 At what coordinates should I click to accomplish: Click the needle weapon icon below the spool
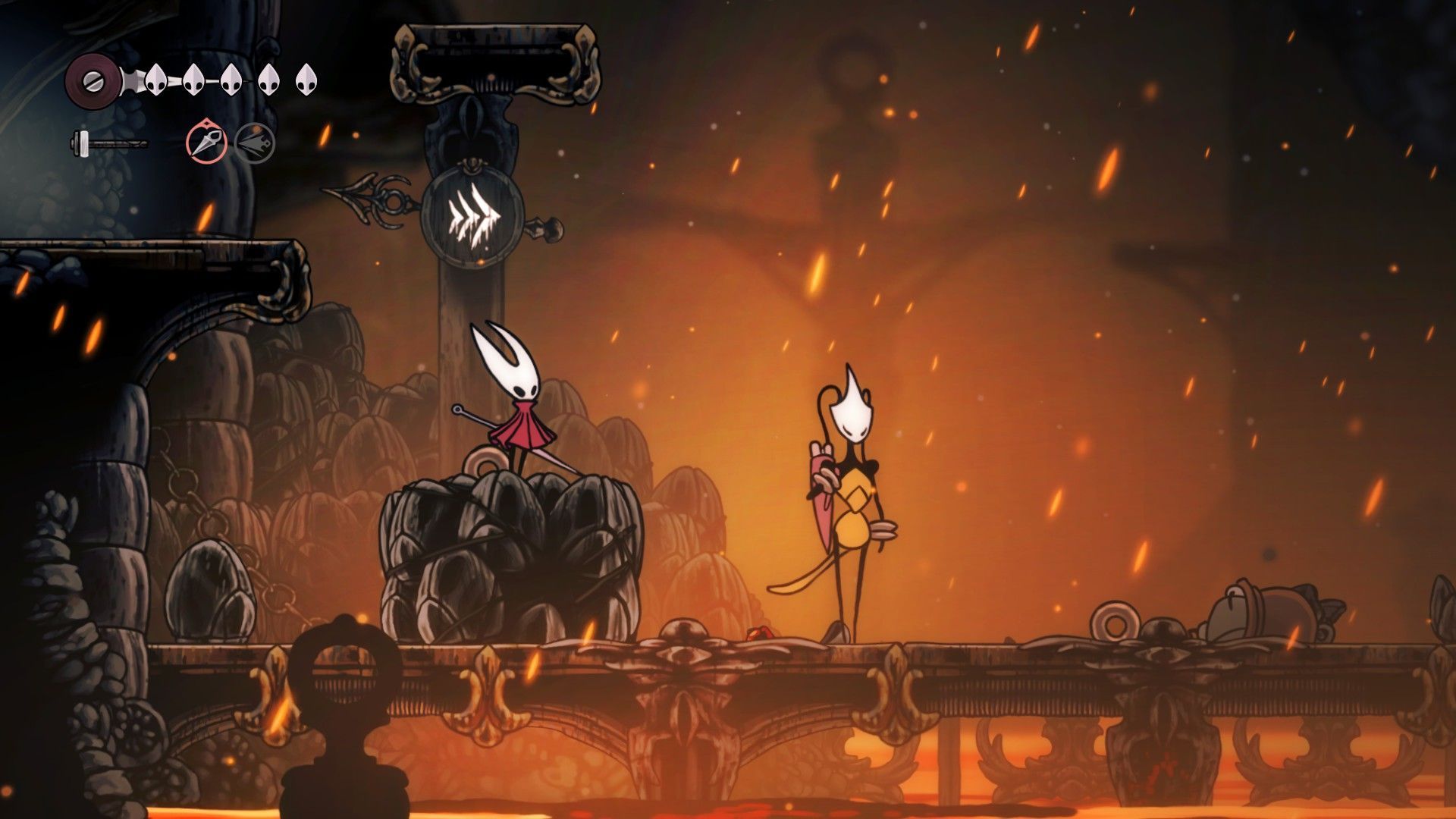110,141
